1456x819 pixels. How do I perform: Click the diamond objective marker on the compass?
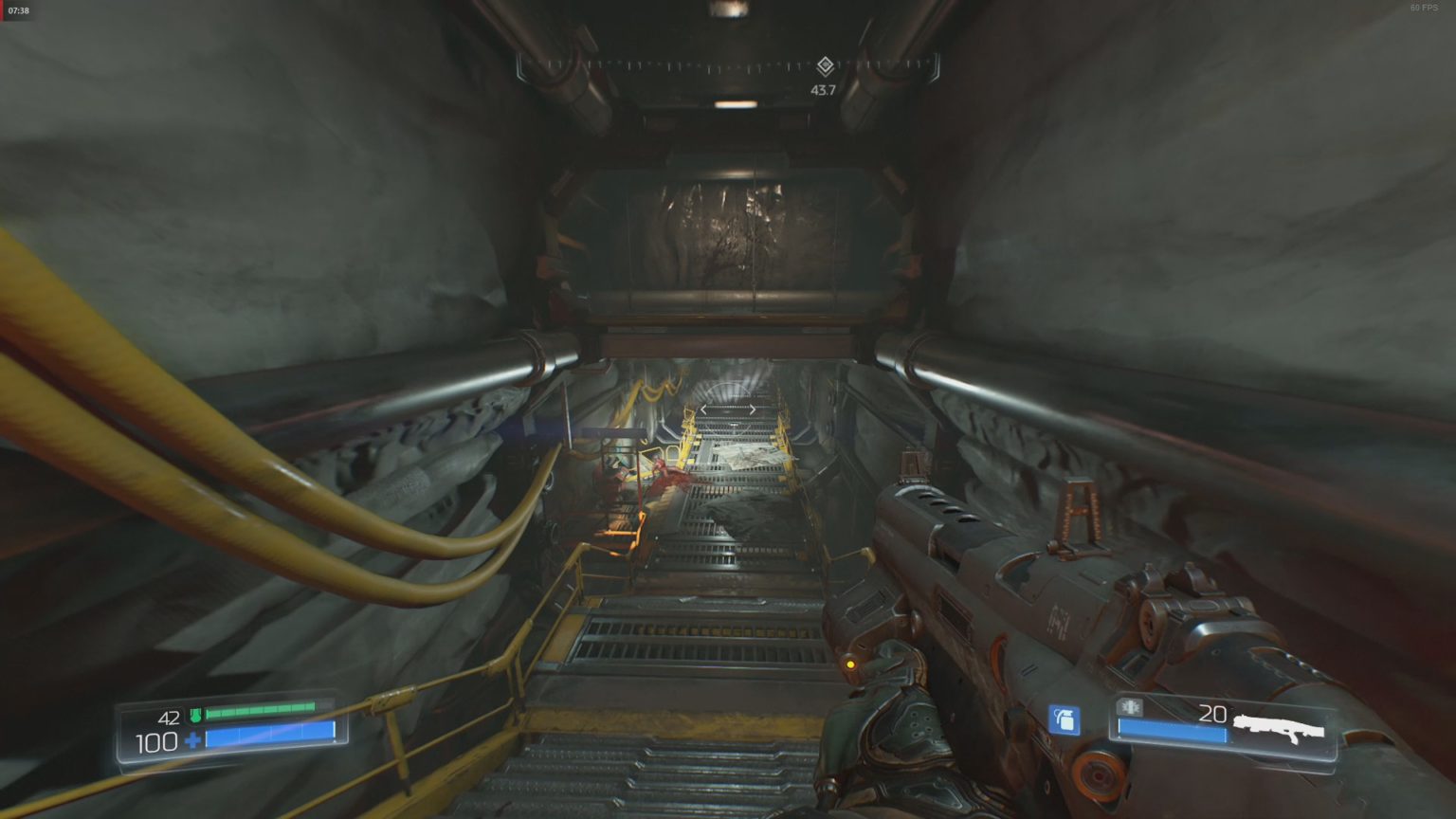tap(826, 64)
